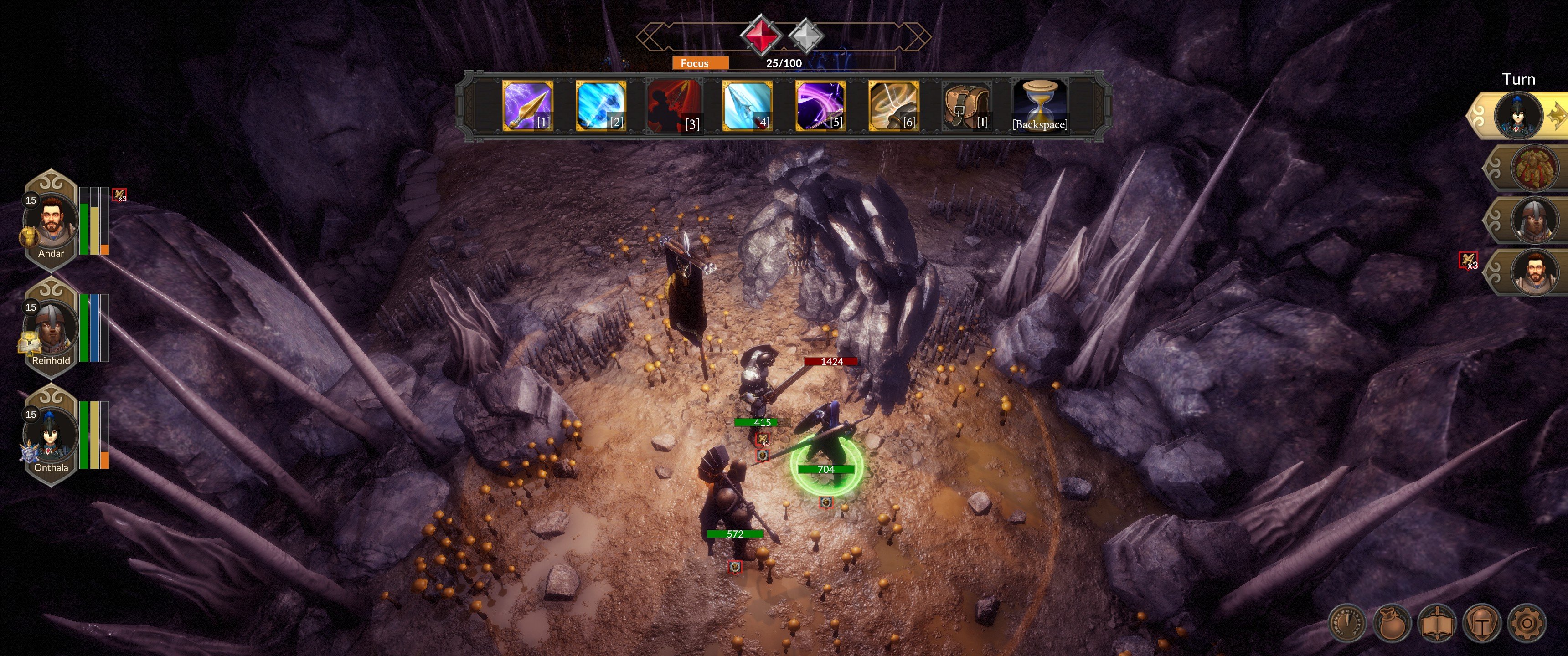Open the coin pouch menu
The image size is (1568, 656).
(x=1392, y=623)
